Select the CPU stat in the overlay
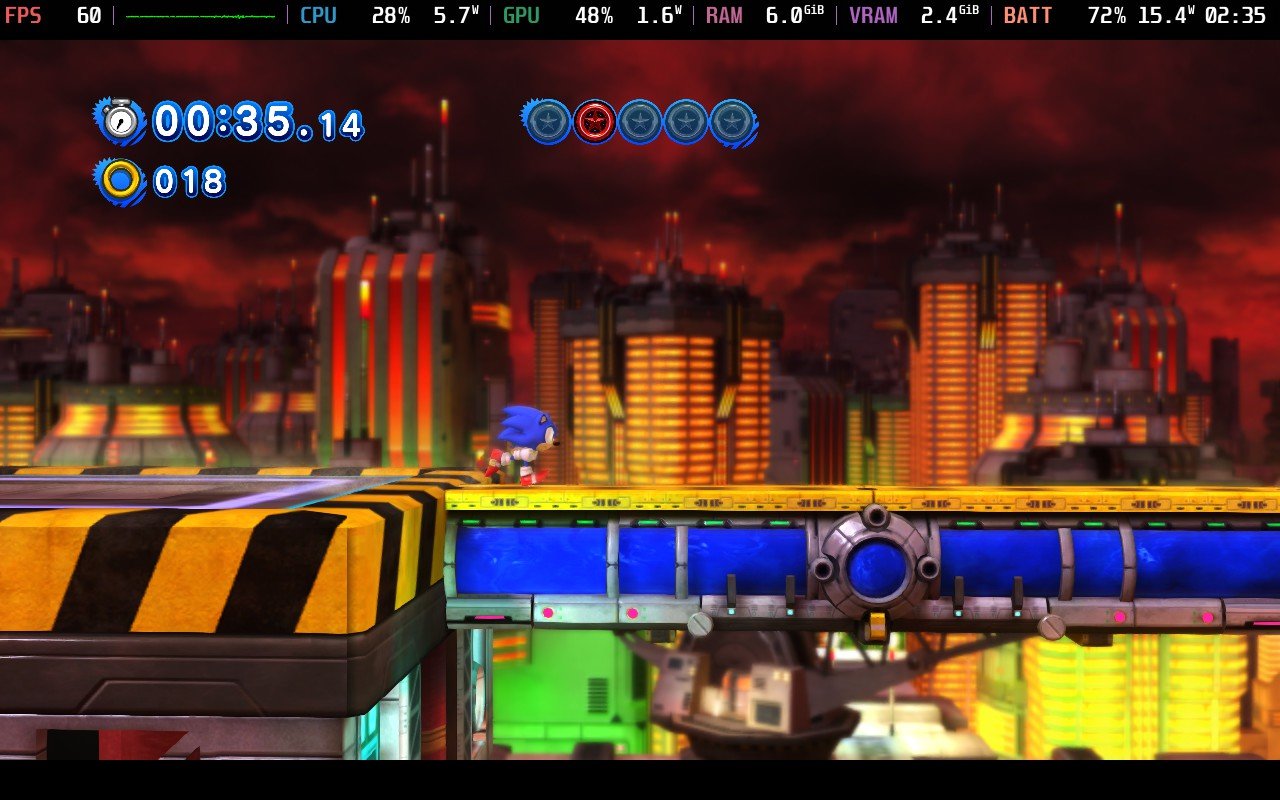Screen dimensions: 1280x800 point(318,14)
